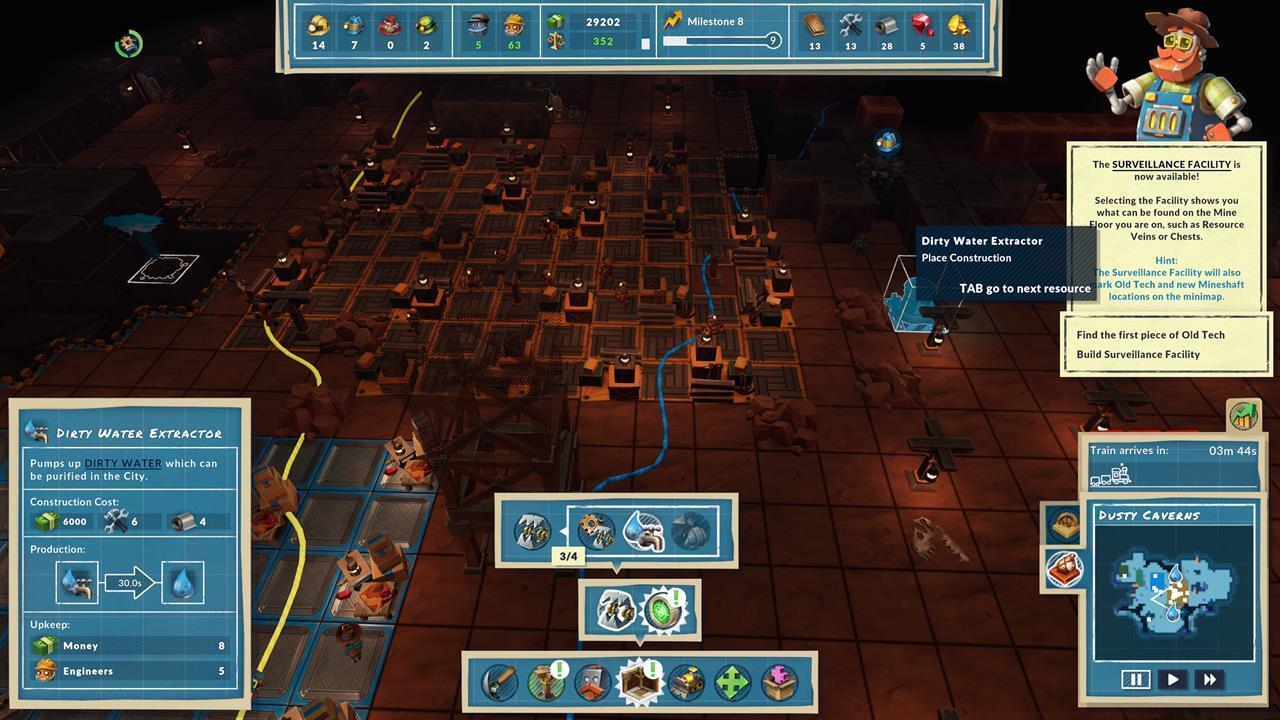Select the greyed-out rock extractor icon
Image resolution: width=1280 pixels, height=720 pixels.
tap(691, 530)
